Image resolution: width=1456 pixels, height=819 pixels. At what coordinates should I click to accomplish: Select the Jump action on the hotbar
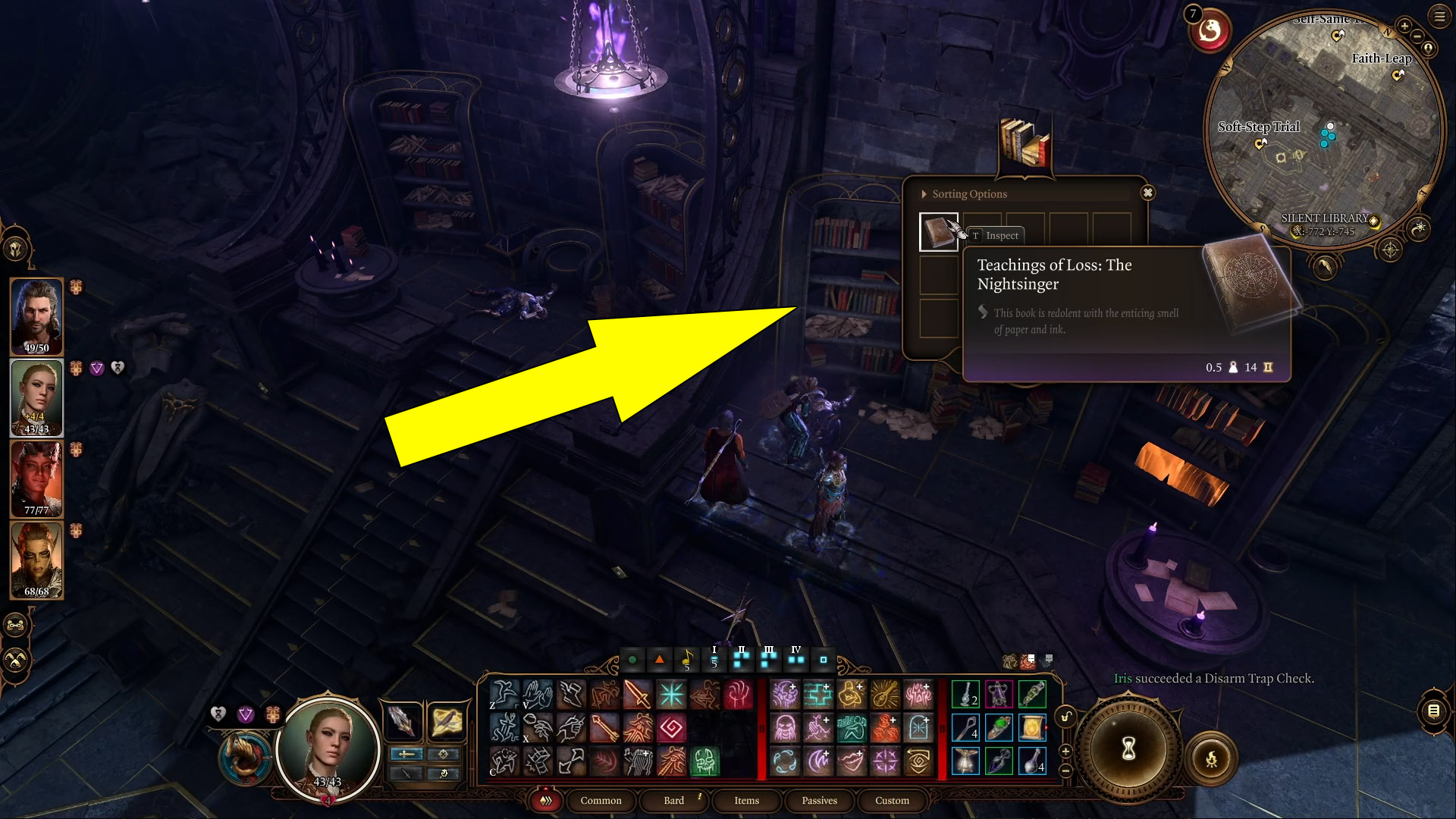(507, 694)
